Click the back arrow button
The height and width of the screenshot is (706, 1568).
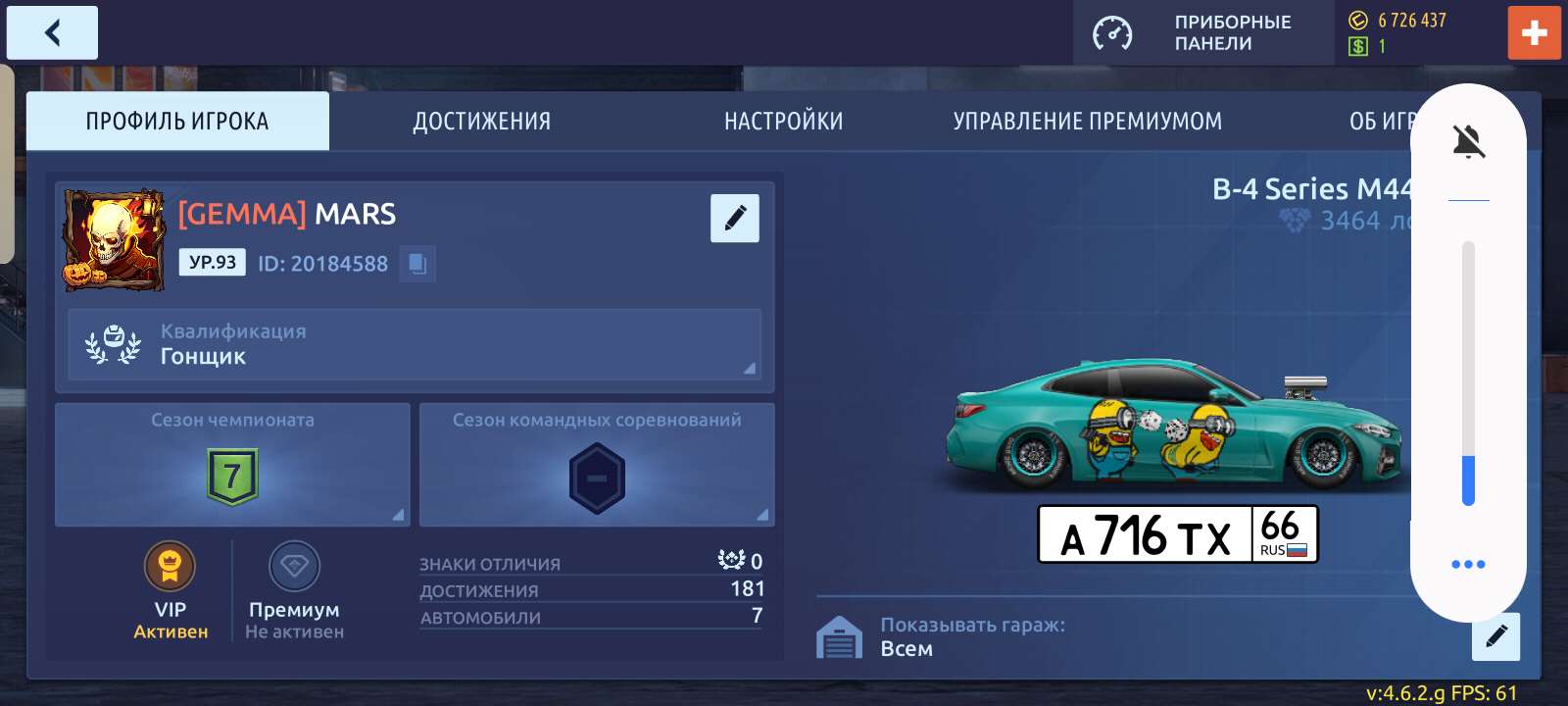click(52, 31)
